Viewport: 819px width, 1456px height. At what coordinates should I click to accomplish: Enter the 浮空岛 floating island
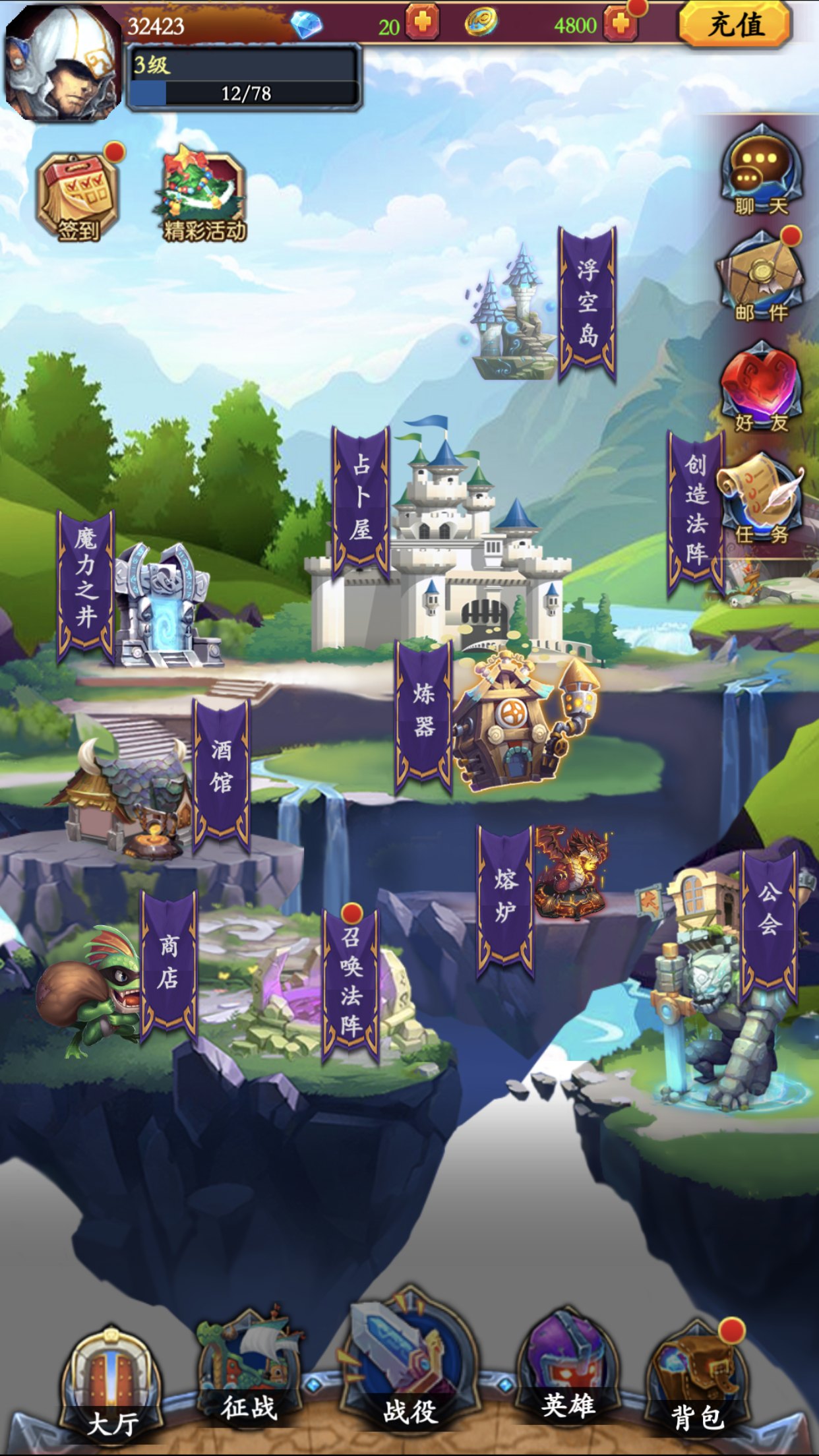click(x=587, y=303)
